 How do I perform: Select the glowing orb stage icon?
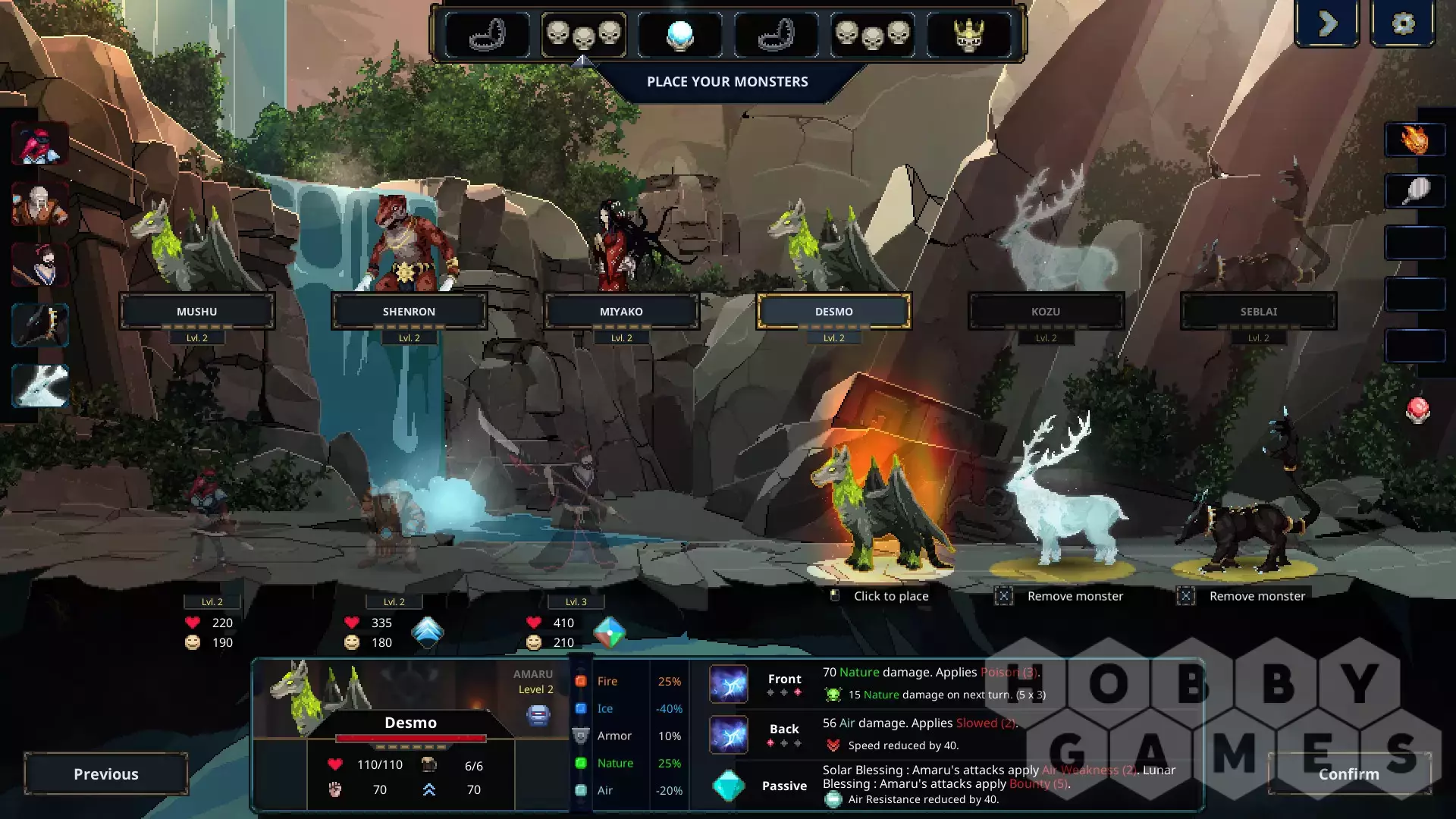coord(679,35)
